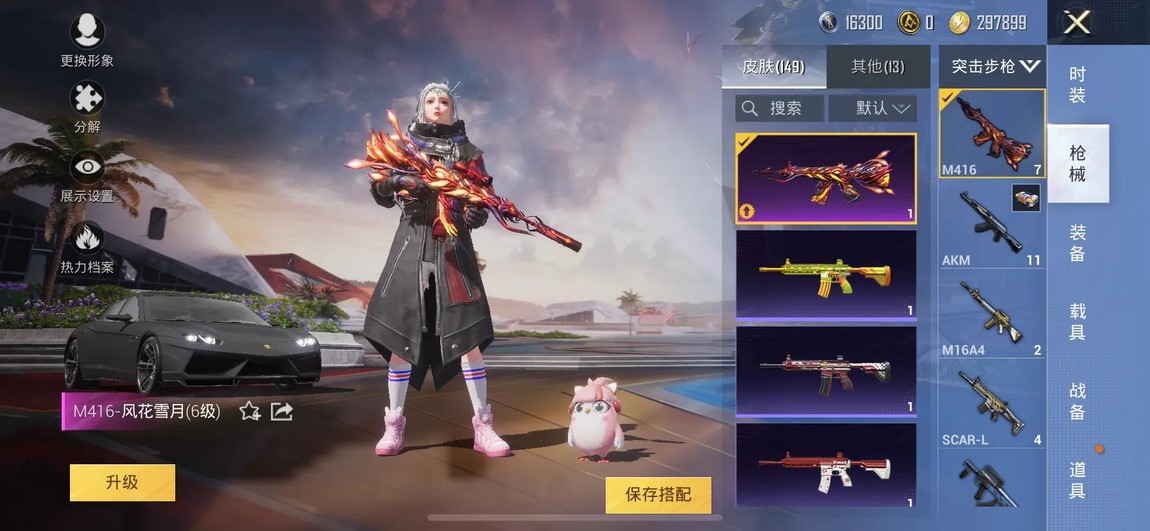
Task: Favorite the skin with the star icon
Action: point(250,411)
